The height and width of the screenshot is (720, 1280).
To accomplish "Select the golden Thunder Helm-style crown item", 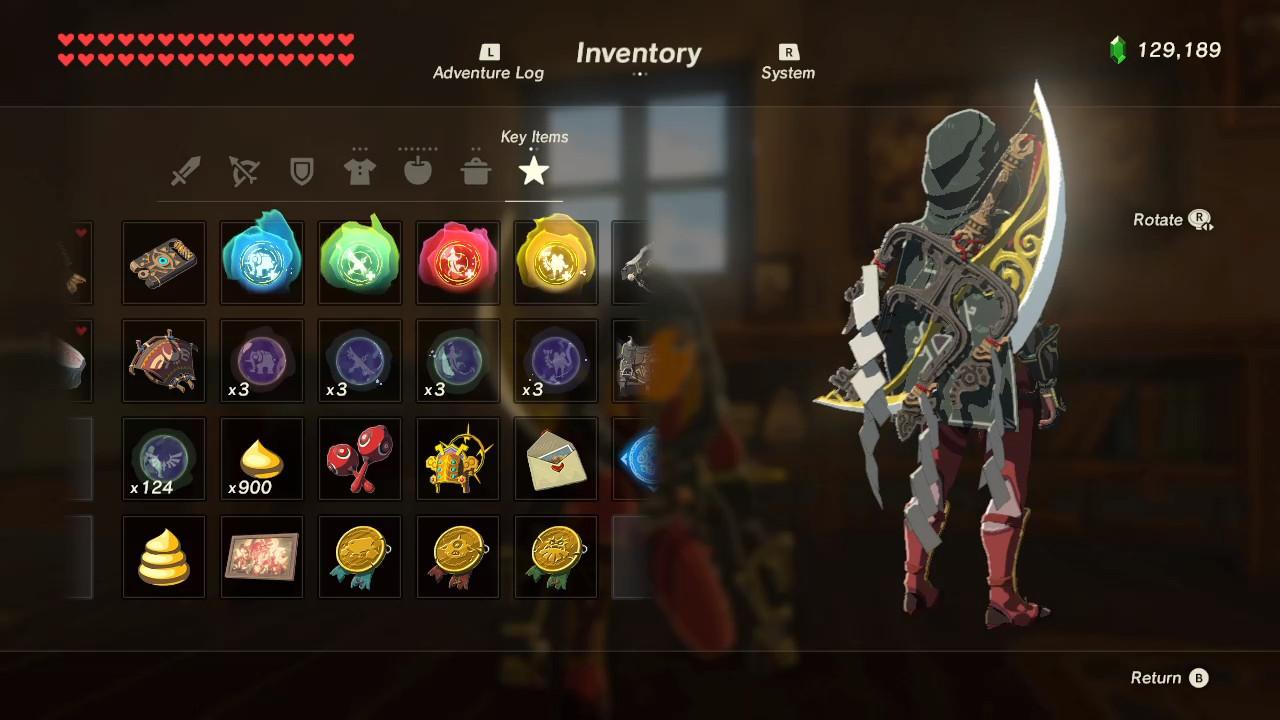I will 457,459.
